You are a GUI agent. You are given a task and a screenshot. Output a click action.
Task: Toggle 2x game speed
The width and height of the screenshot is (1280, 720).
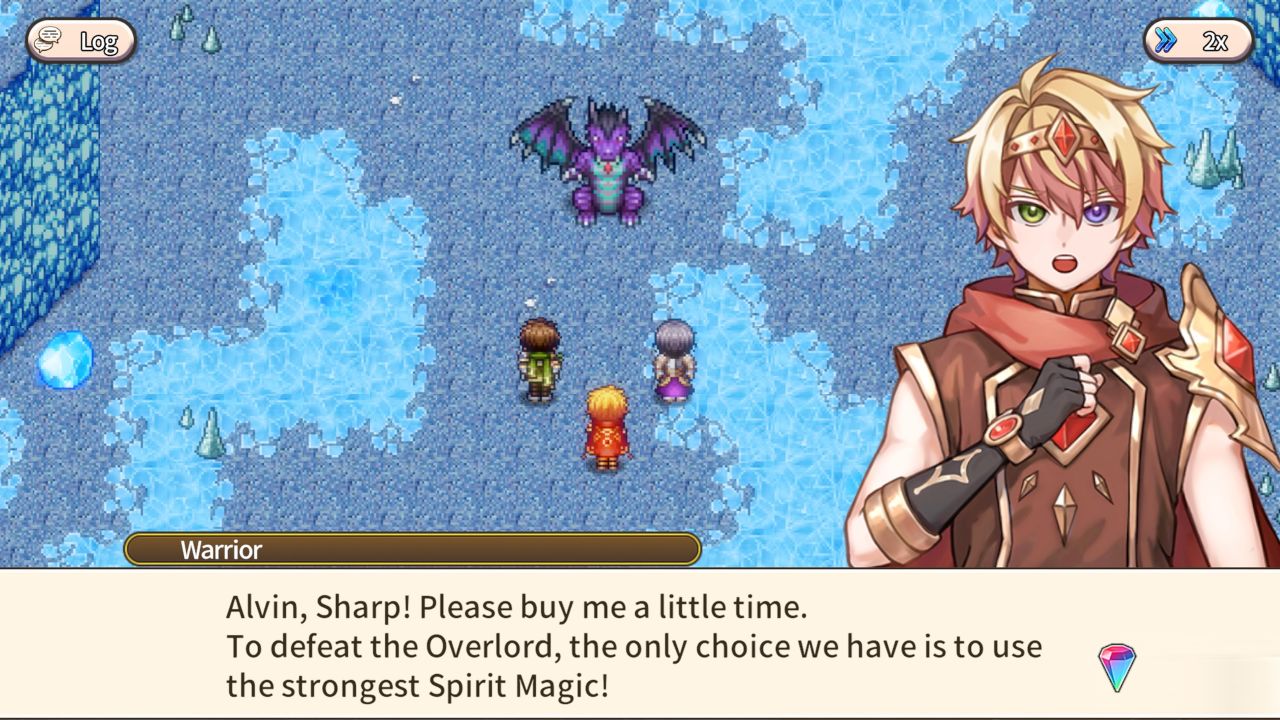pyautogui.click(x=1200, y=41)
